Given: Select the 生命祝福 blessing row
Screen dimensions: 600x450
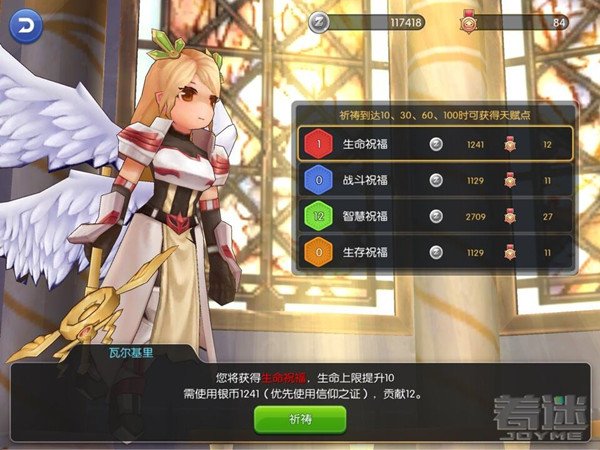Looking at the screenshot, I should (x=435, y=144).
